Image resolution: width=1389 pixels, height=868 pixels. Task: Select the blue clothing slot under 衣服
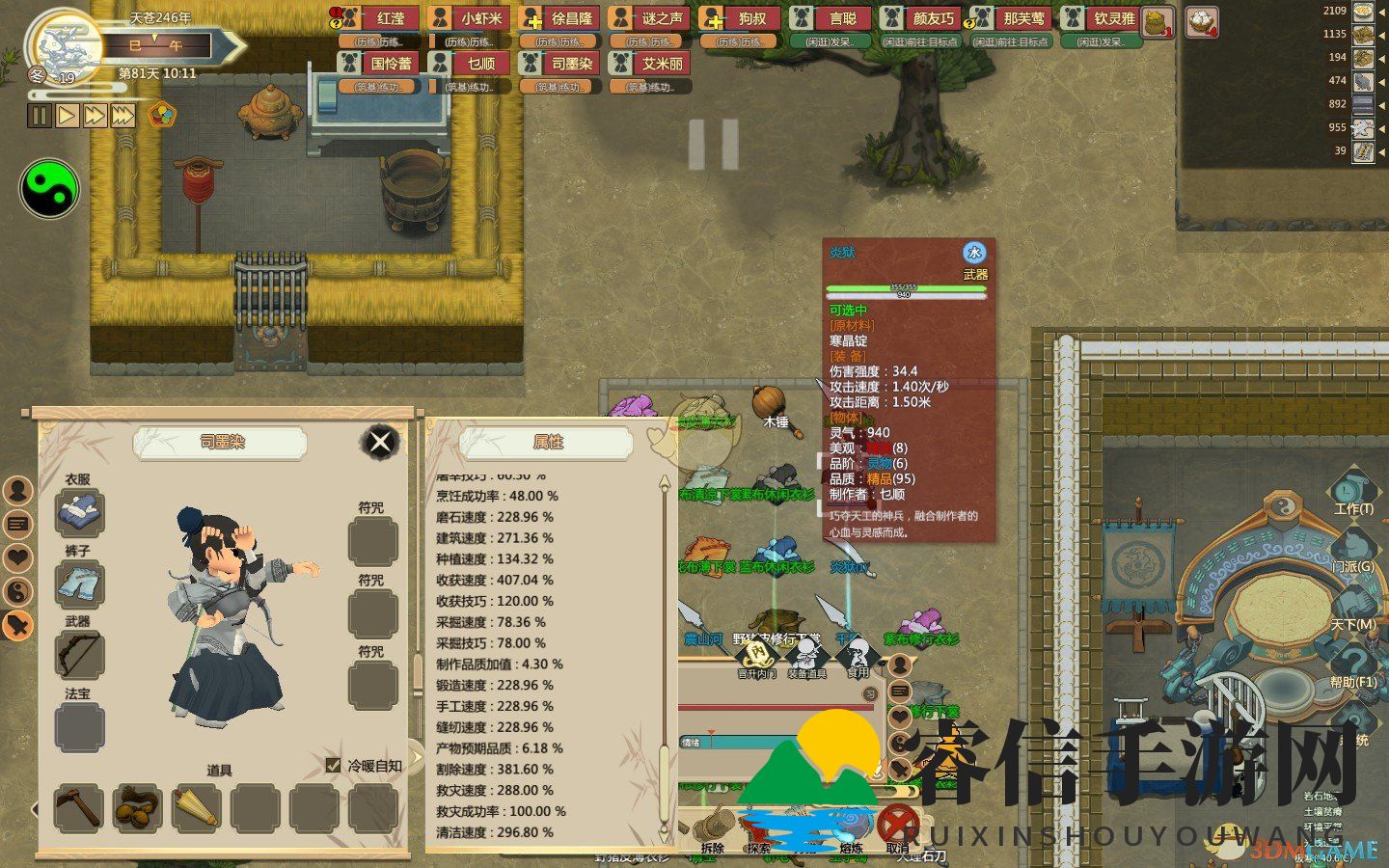79,511
